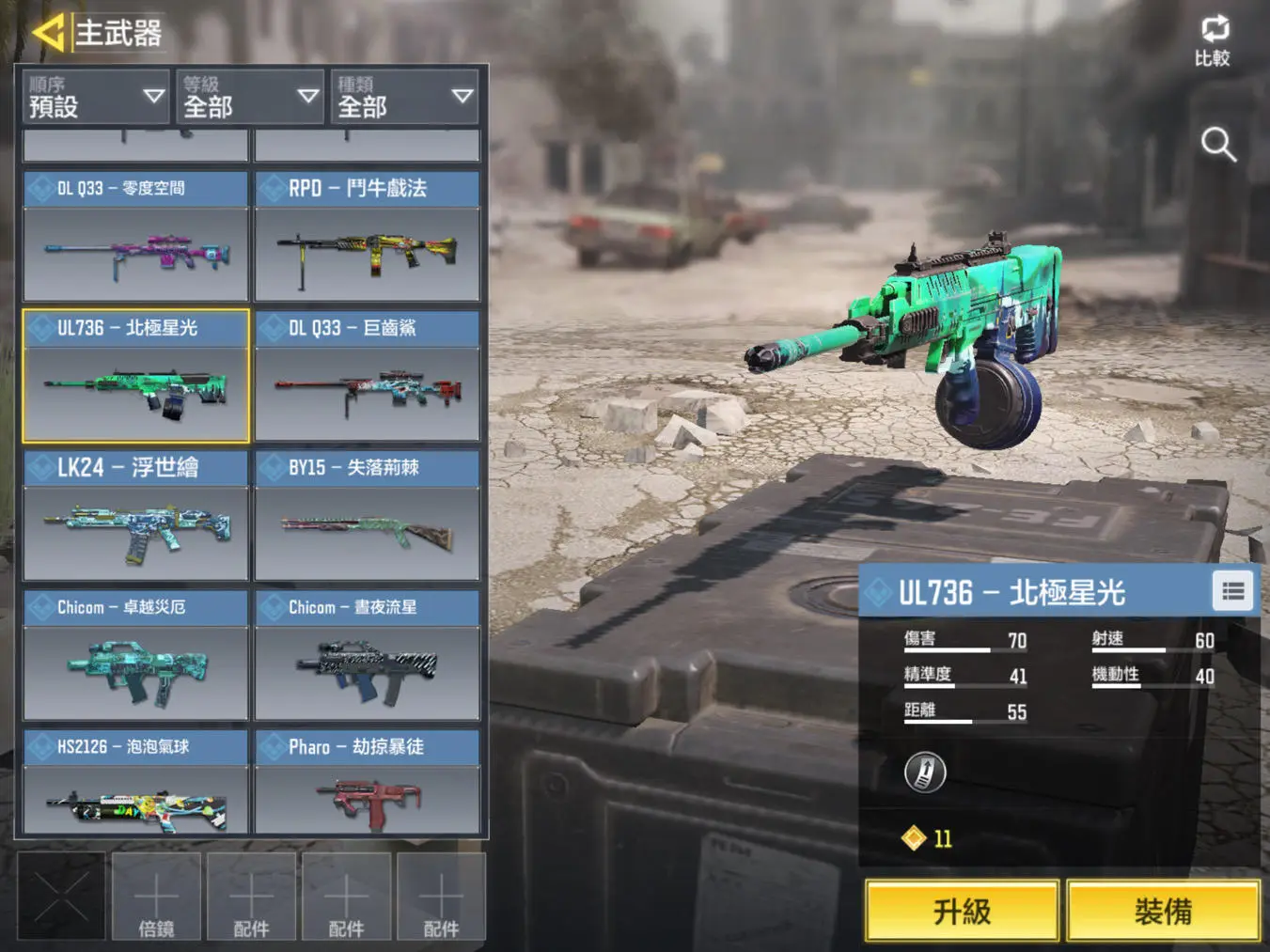Choose the Pharo 劫掠暴徒 weapon card
Viewport: 1270px width, 952px height.
[368, 784]
